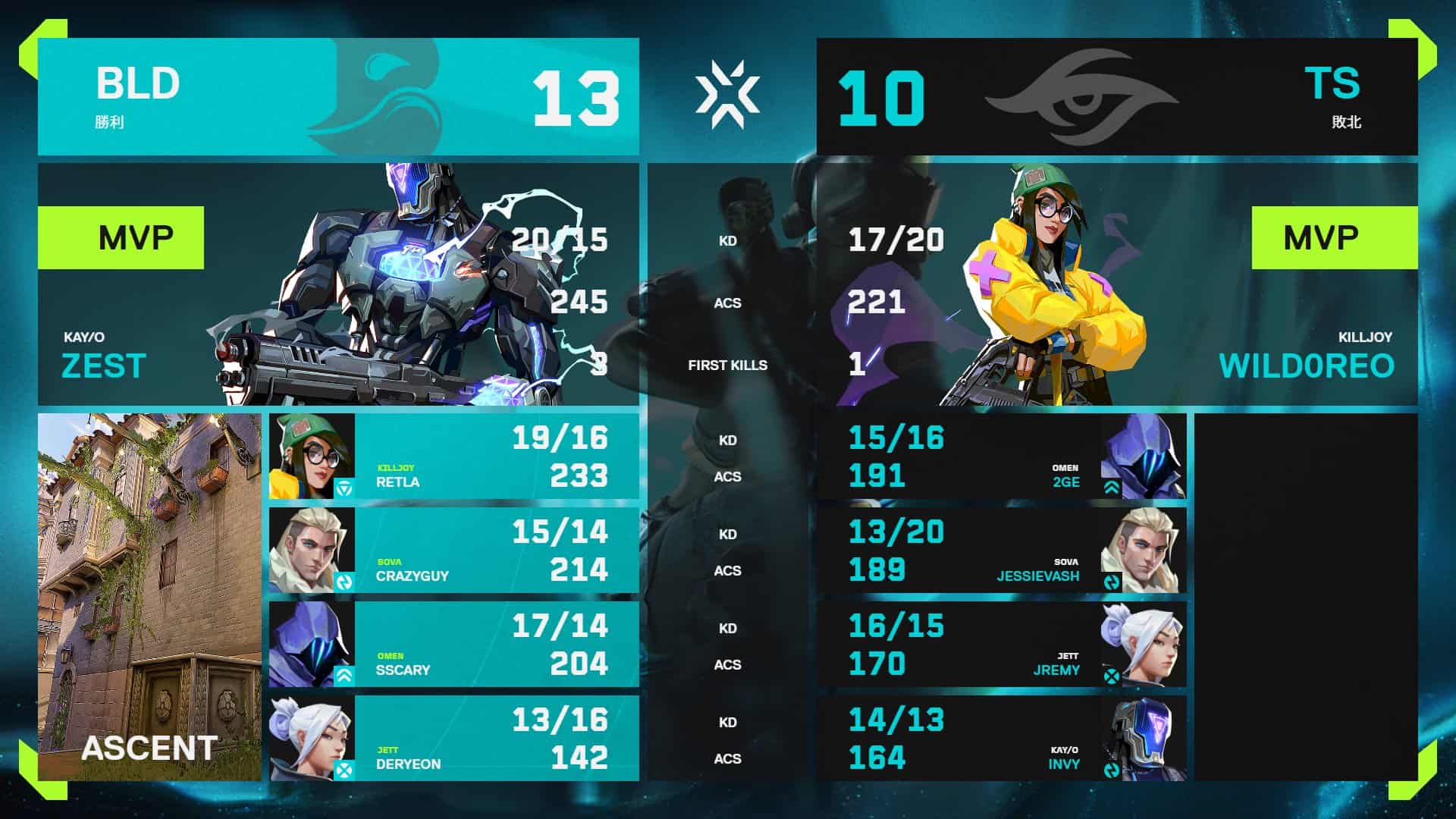Toggle the right MVP badge for WILD0REO
The width and height of the screenshot is (1456, 819).
[1335, 236]
